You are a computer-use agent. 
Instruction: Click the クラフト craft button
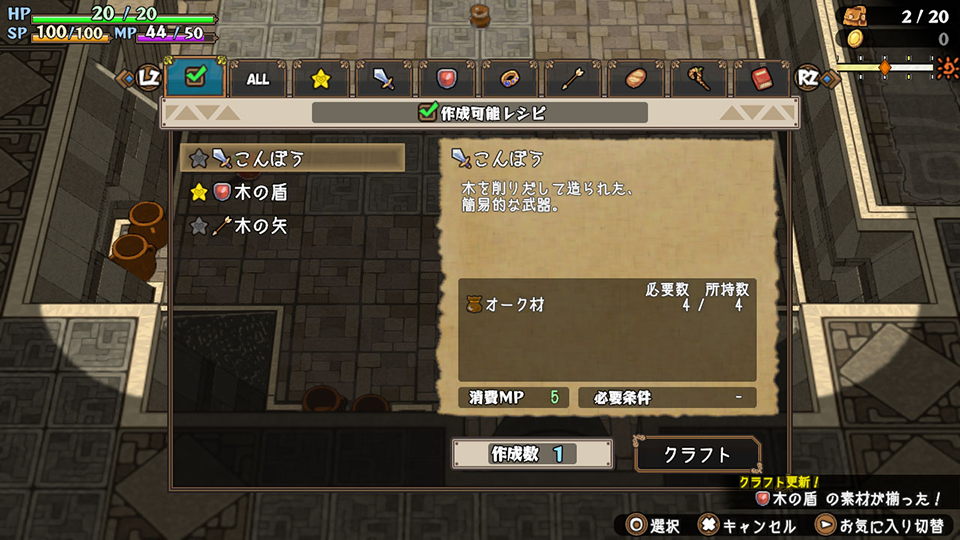[698, 454]
